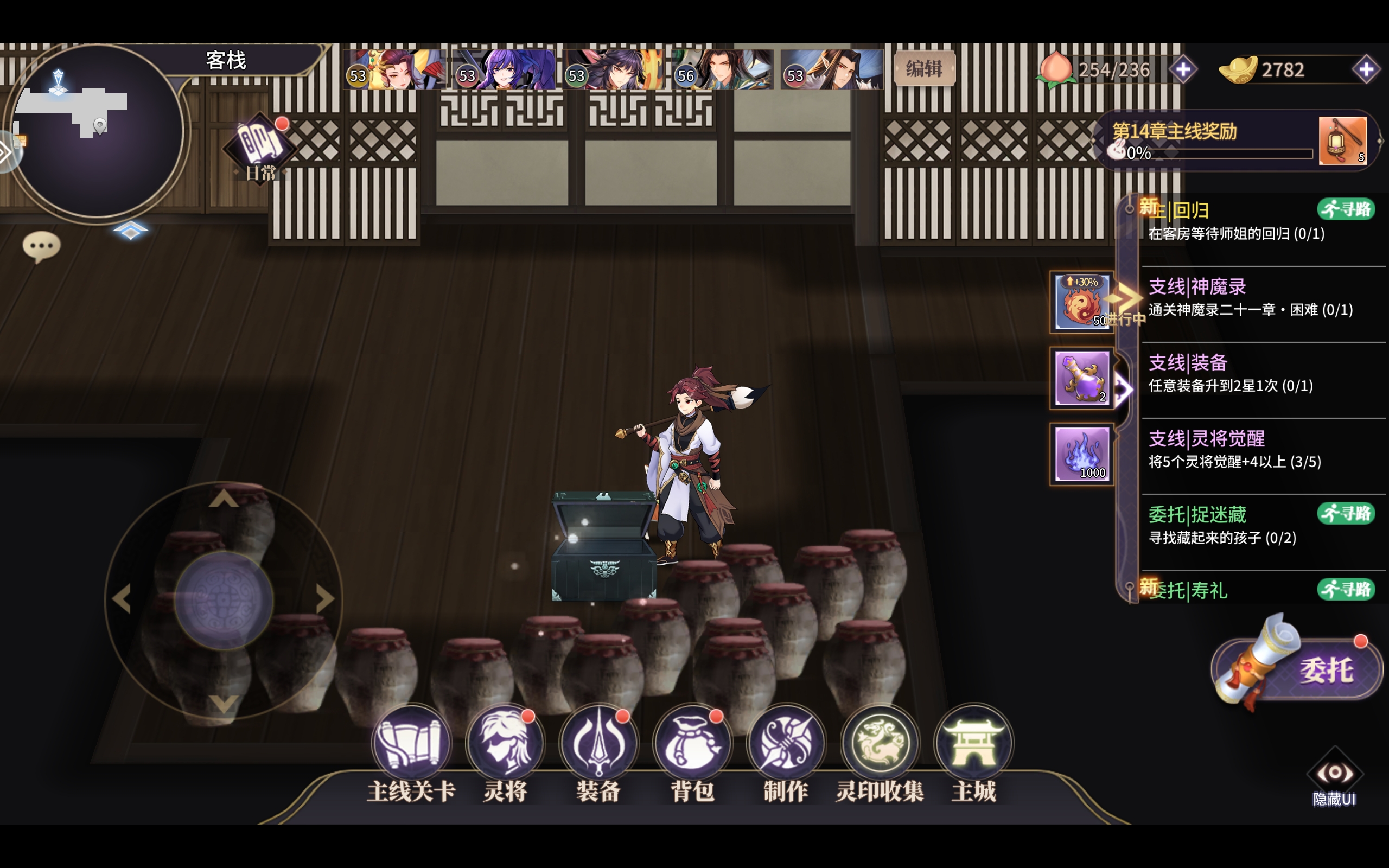The height and width of the screenshot is (868, 1389).
Task: Open the 委托 commission scroll button
Action: [1297, 669]
